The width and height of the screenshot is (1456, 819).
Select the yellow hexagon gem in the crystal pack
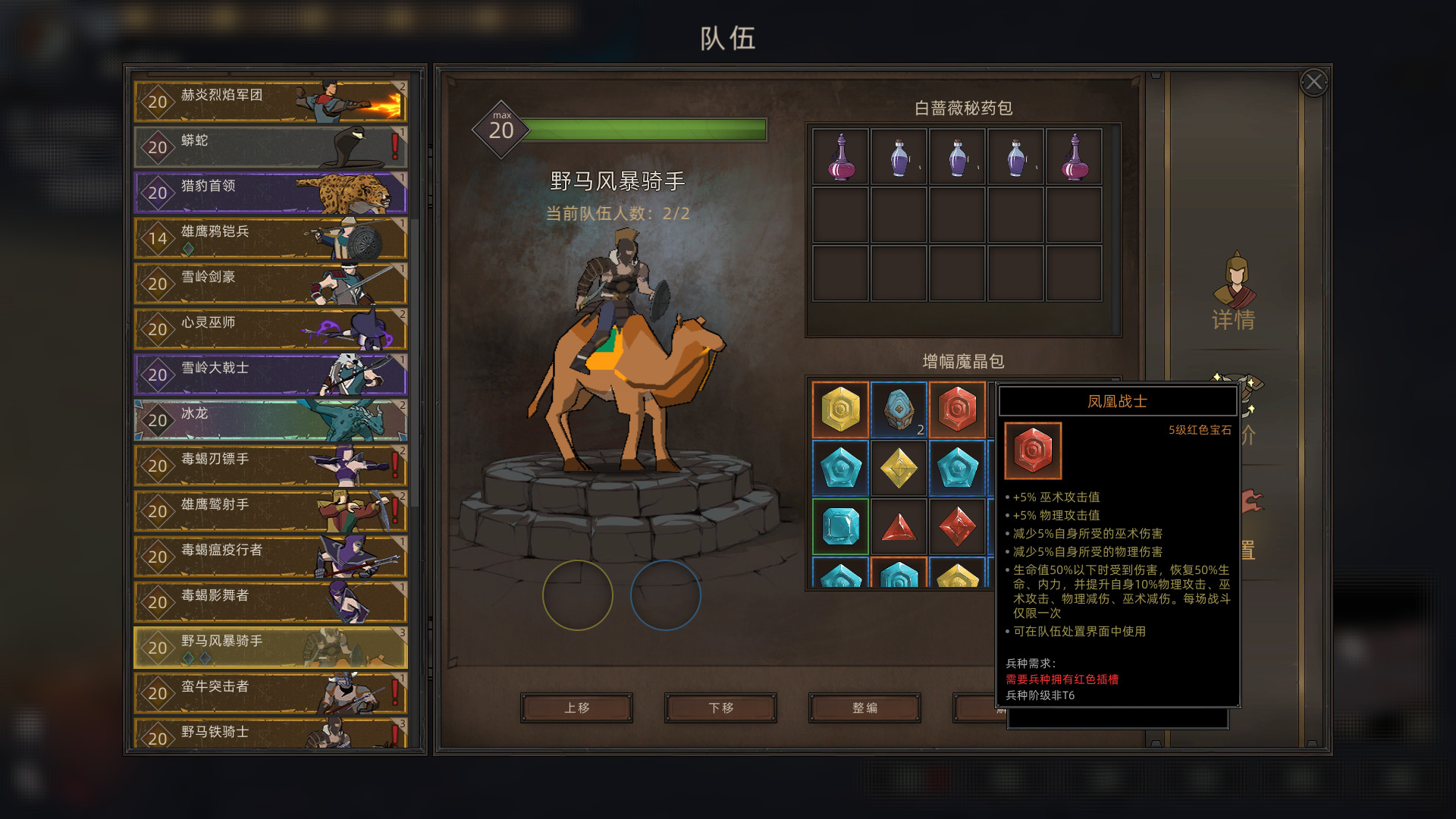click(840, 409)
